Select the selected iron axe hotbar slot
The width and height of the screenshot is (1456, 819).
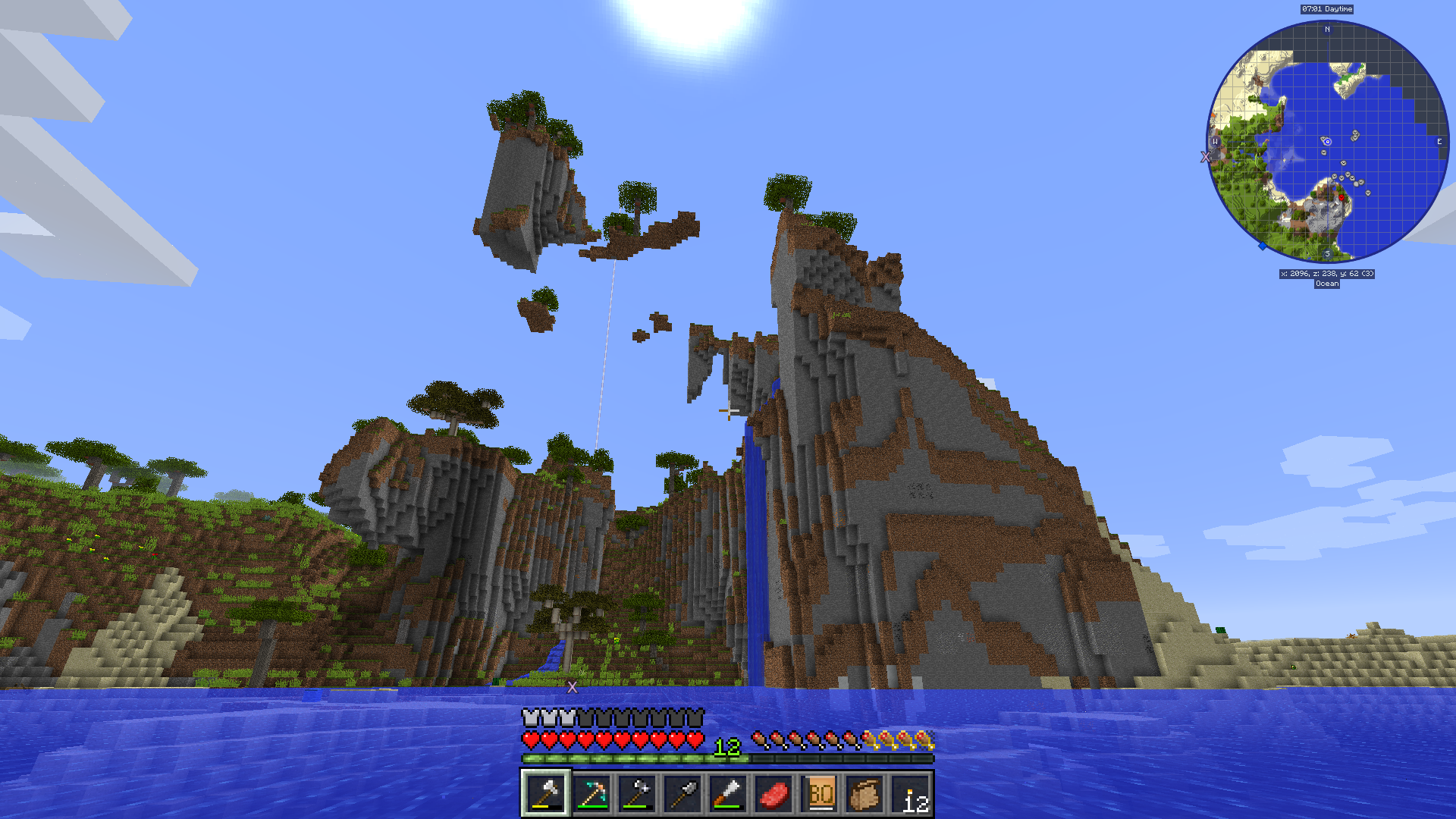coord(545,794)
